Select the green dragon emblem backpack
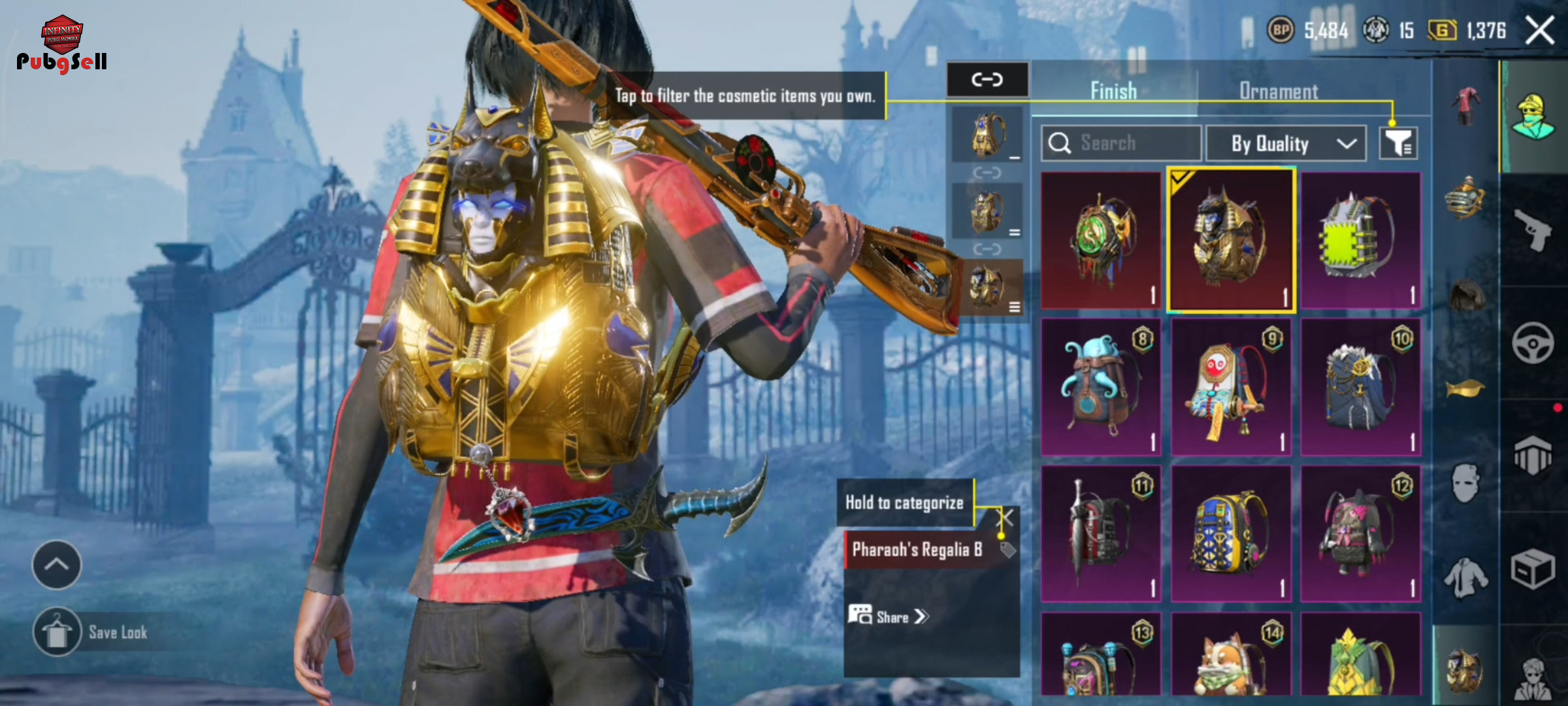This screenshot has width=1568, height=706. point(1101,241)
